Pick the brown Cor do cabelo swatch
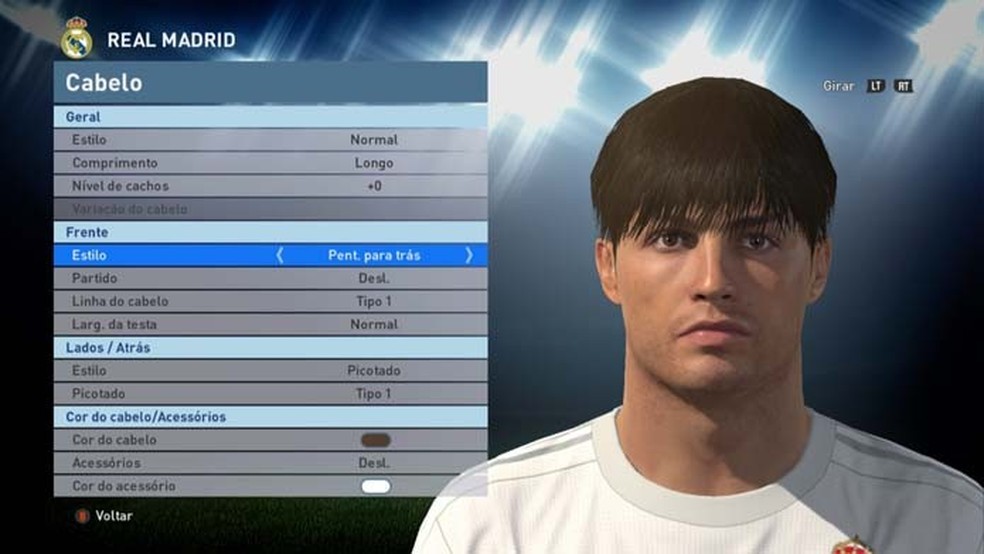The width and height of the screenshot is (984, 554). click(376, 440)
